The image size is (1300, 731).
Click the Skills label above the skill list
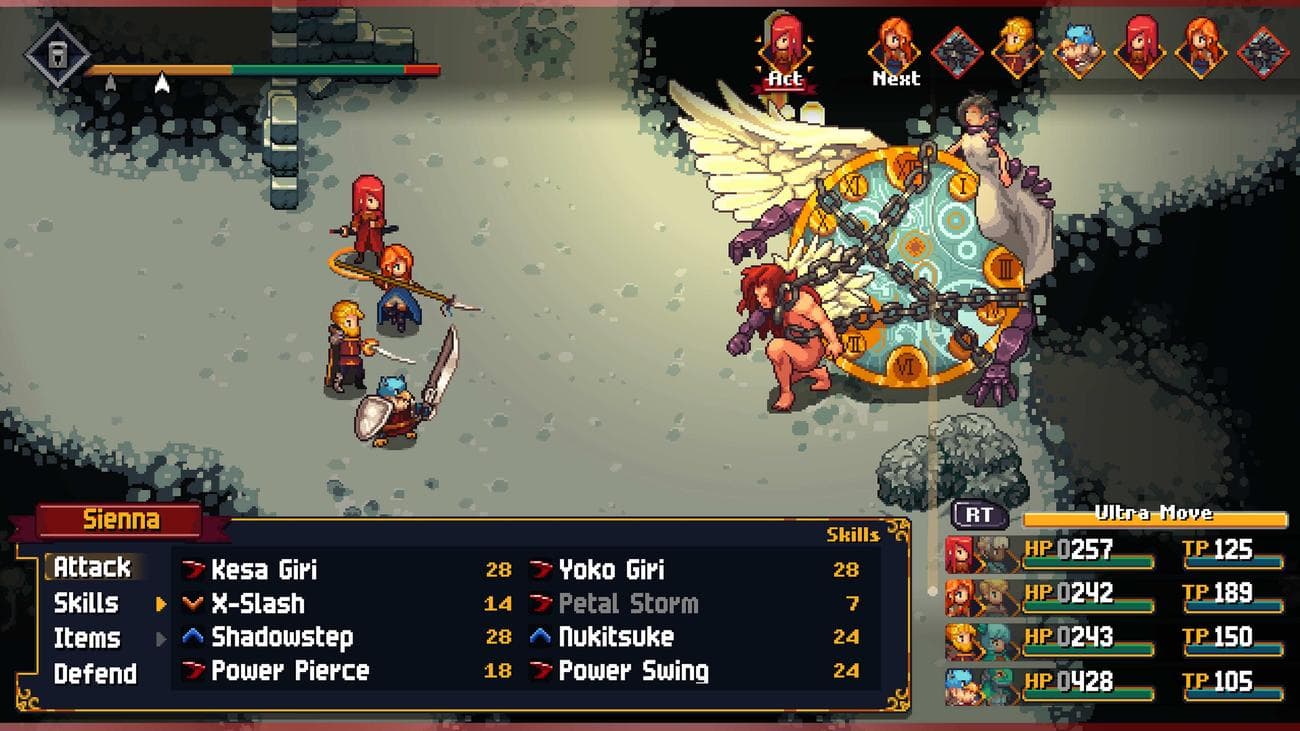852,535
